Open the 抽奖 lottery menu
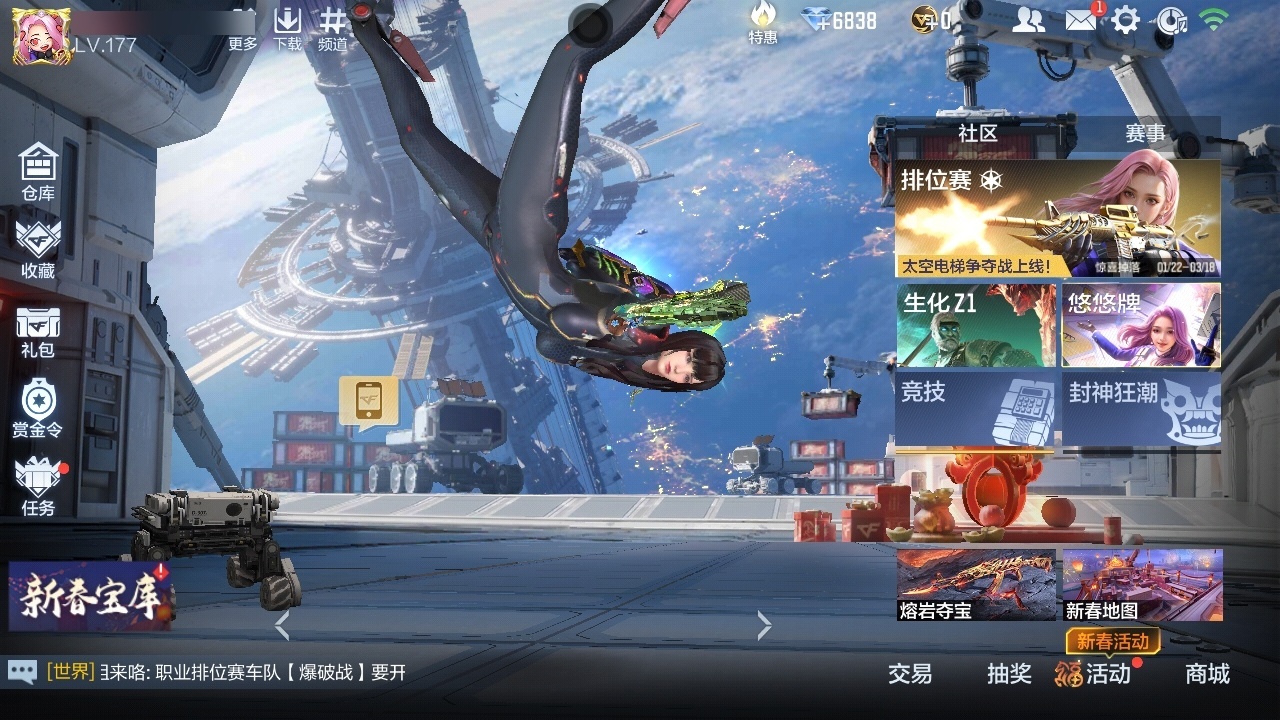This screenshot has height=720, width=1280. [x=1009, y=674]
